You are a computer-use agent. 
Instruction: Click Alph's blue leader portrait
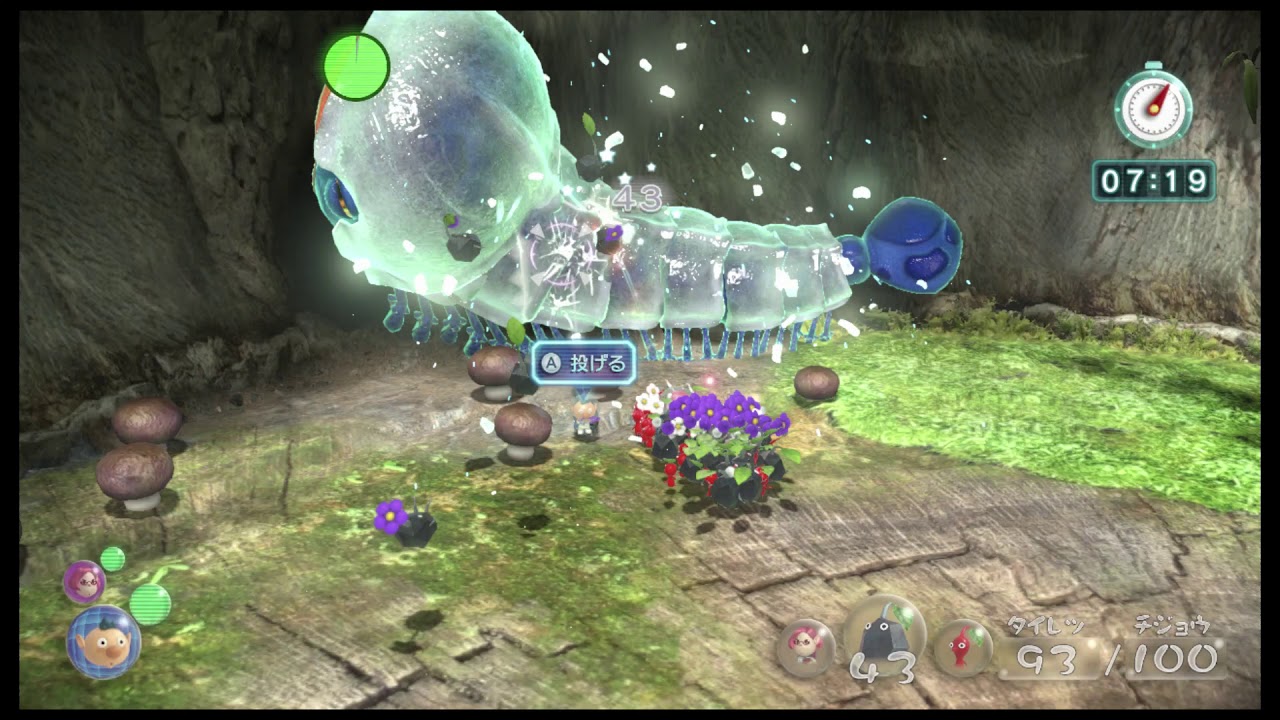(x=103, y=642)
